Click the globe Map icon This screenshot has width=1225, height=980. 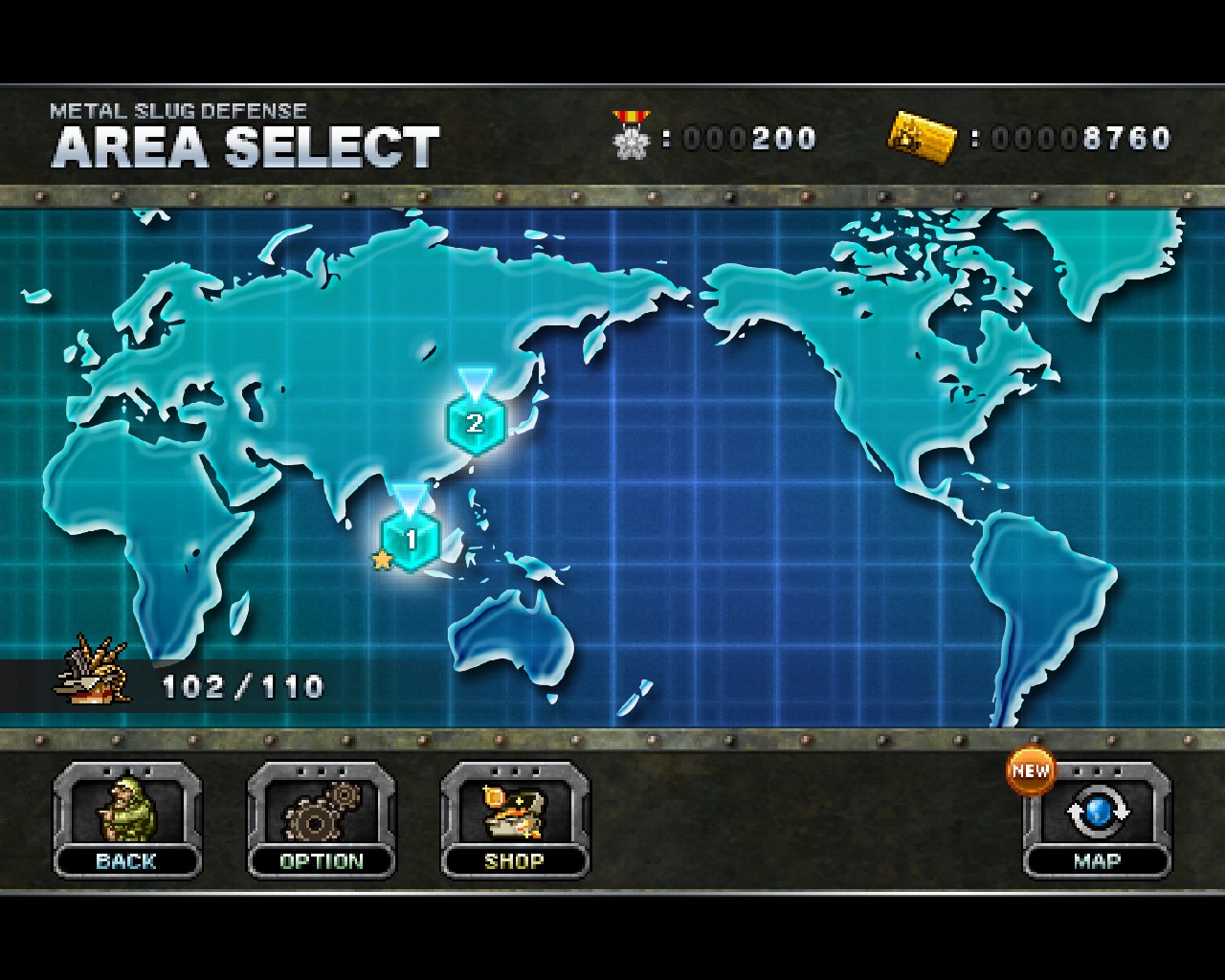1097,813
